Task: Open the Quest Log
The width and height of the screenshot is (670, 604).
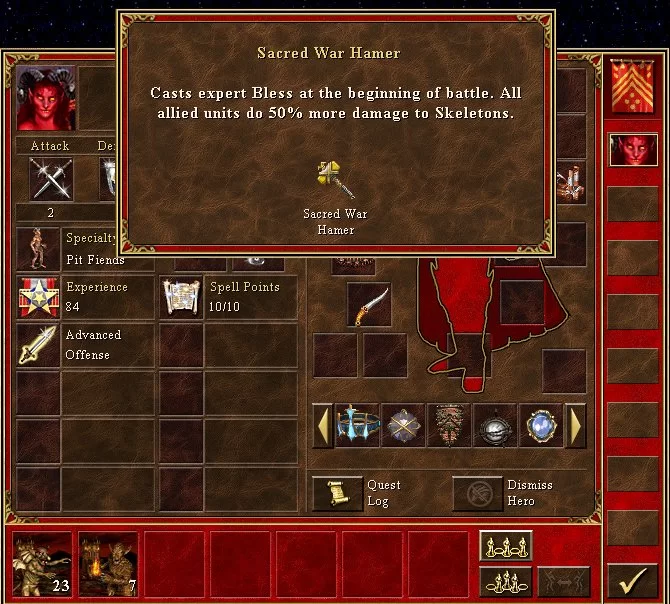Action: coord(337,493)
